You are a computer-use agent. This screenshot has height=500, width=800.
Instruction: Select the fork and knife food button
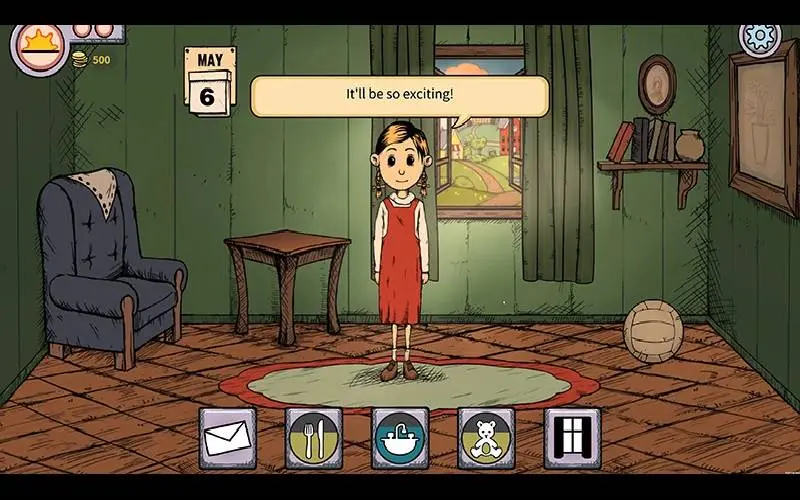pyautogui.click(x=313, y=437)
